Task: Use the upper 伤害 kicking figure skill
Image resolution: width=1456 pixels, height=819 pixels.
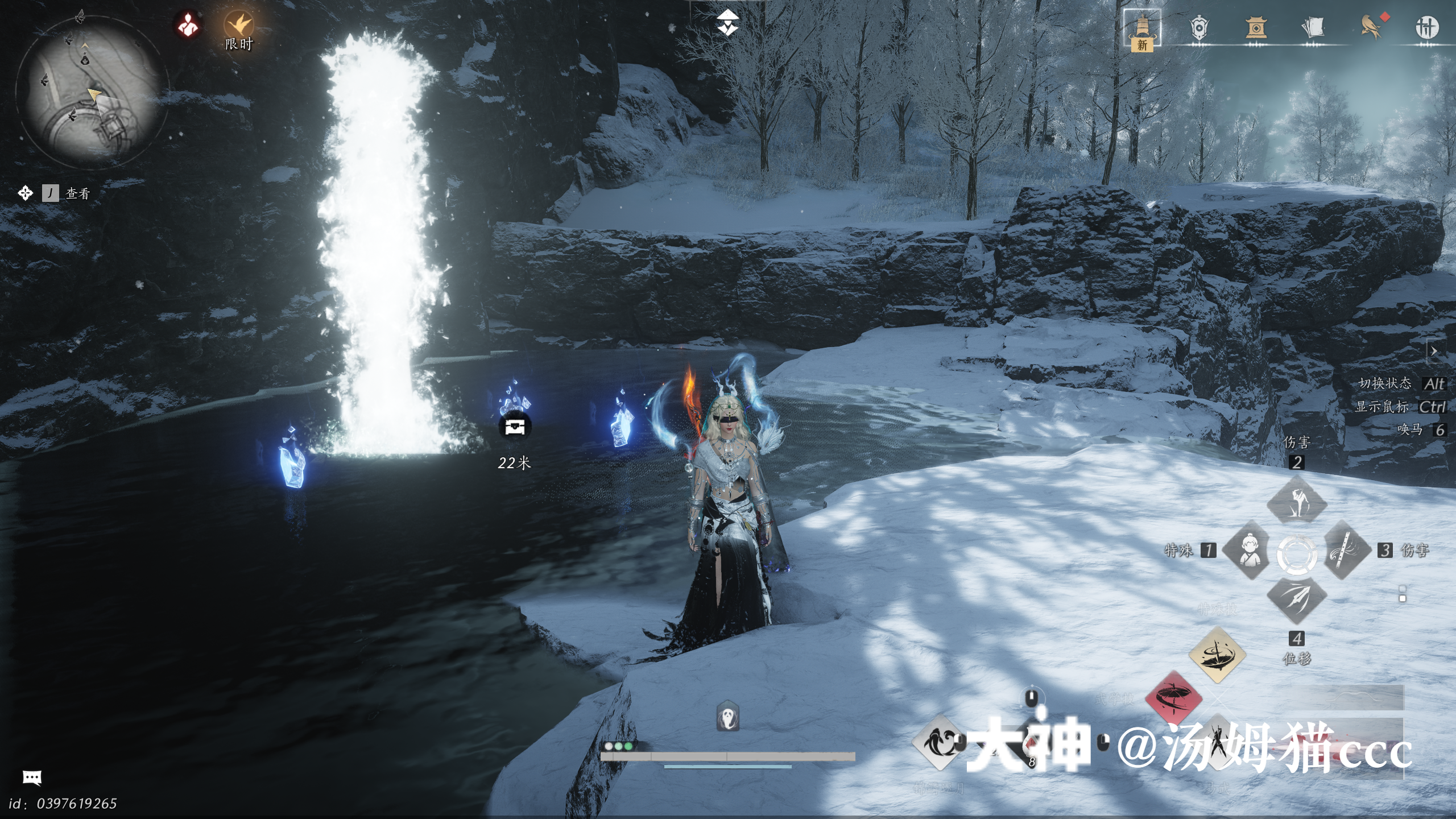Action: tap(1297, 502)
